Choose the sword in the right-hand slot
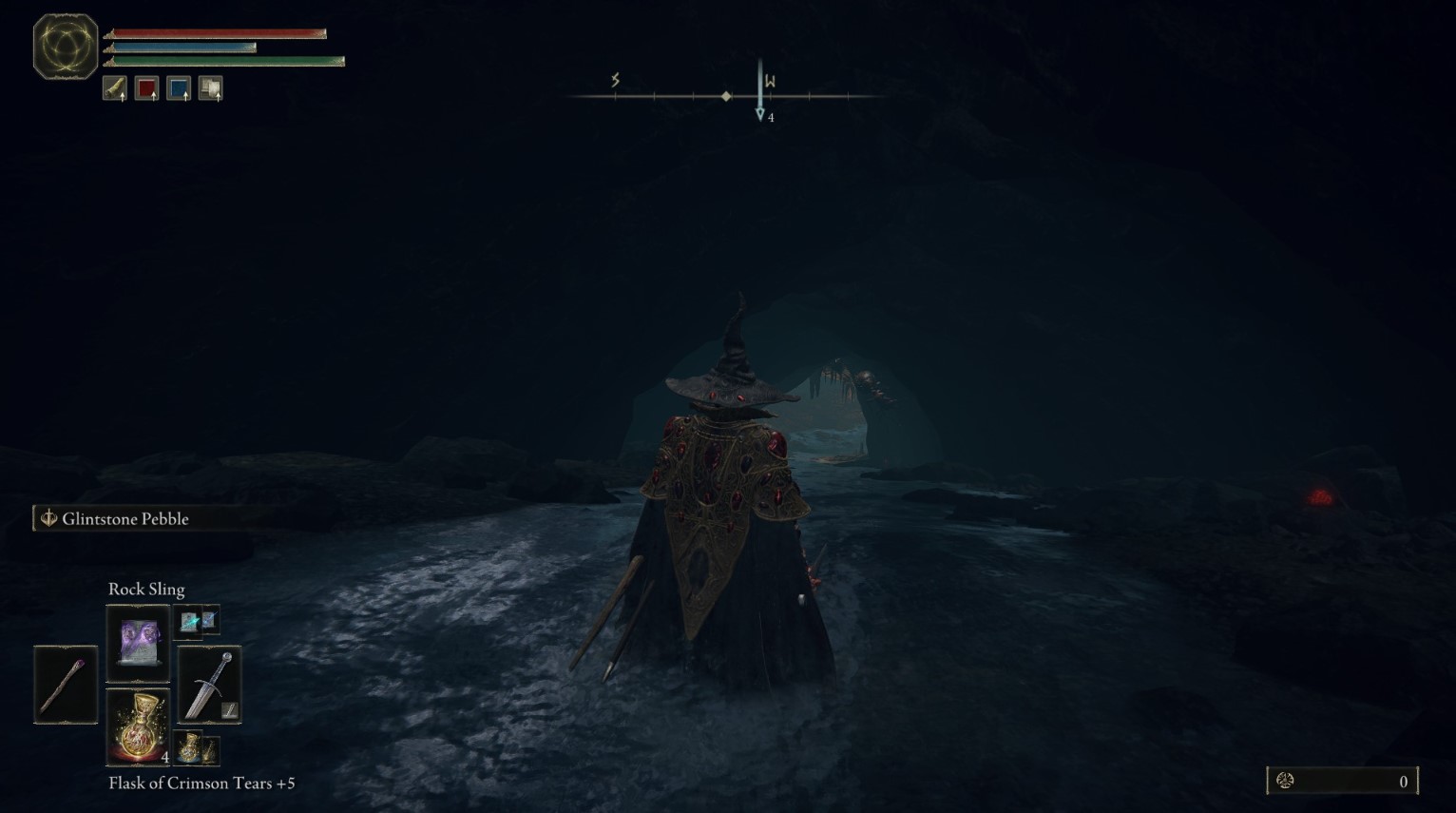The height and width of the screenshot is (813, 1456). (x=210, y=685)
